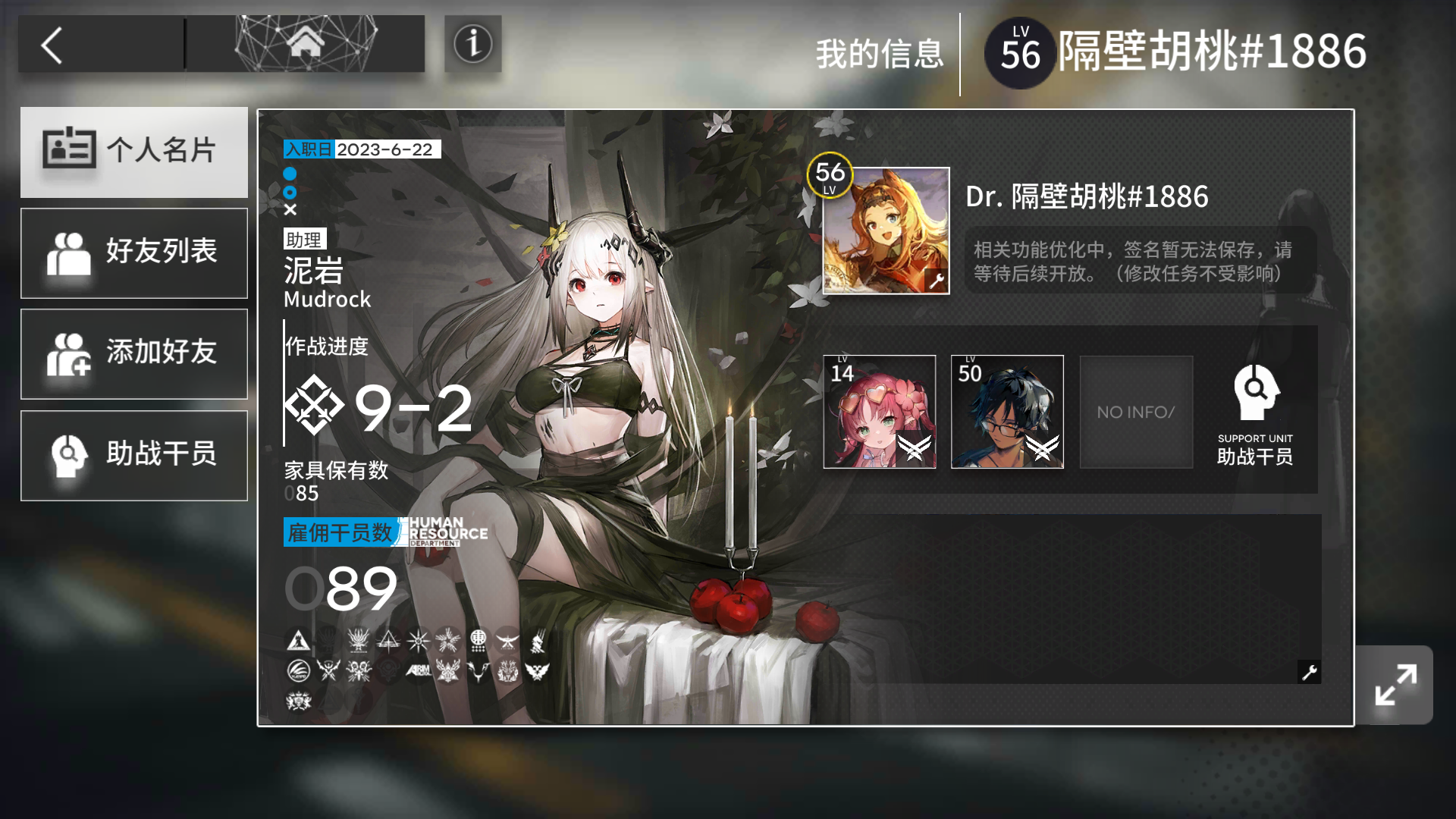This screenshot has height=819, width=1456.
Task: Toggle the hollow dot status indicator
Action: tap(289, 192)
